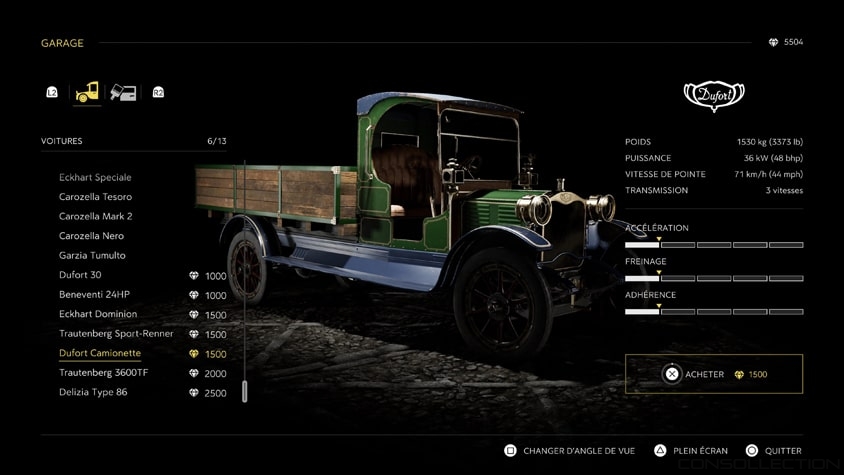
Task: Pick Carozella Nero in the list
Action: (91, 236)
